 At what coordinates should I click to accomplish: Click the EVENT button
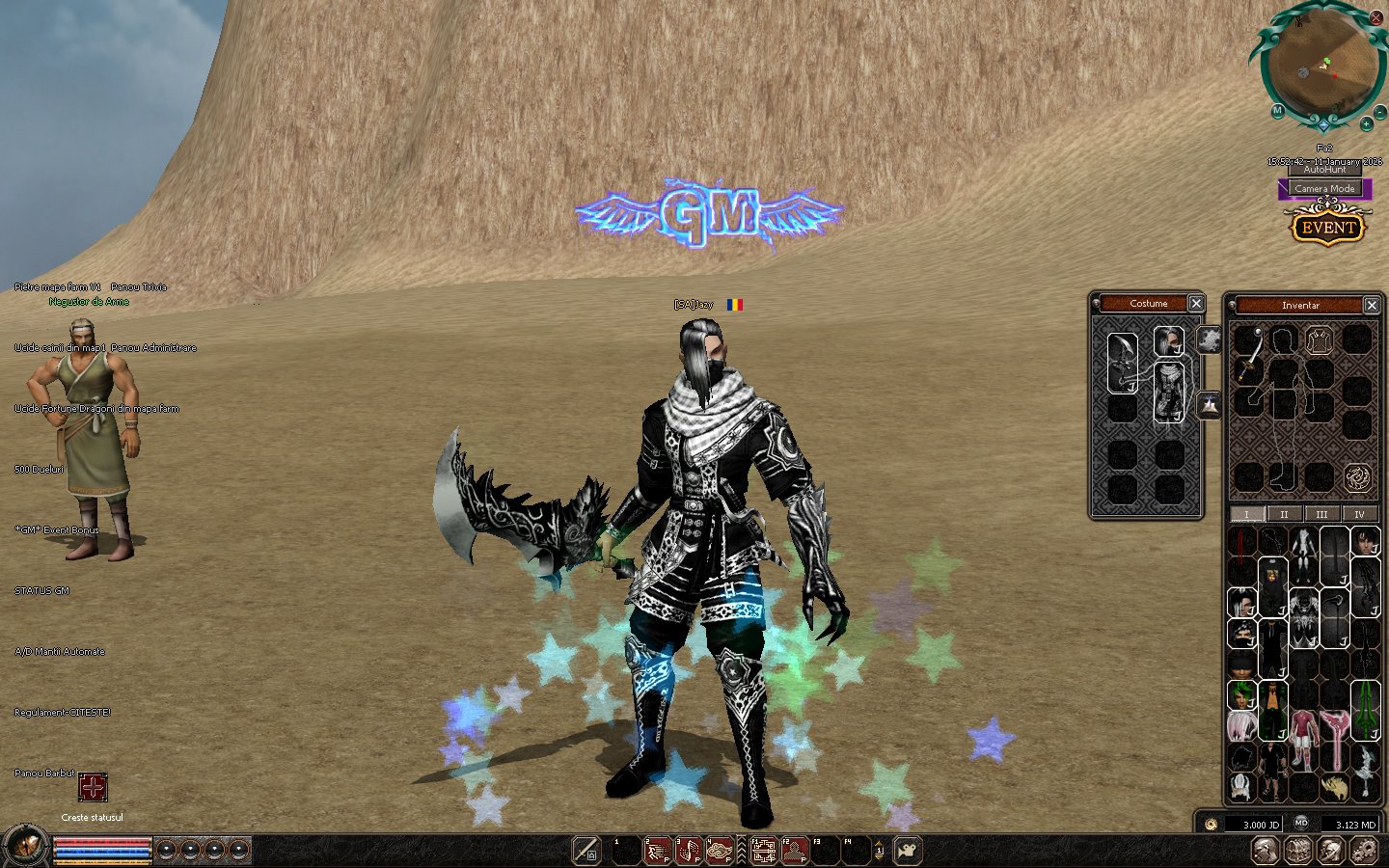tap(1328, 229)
